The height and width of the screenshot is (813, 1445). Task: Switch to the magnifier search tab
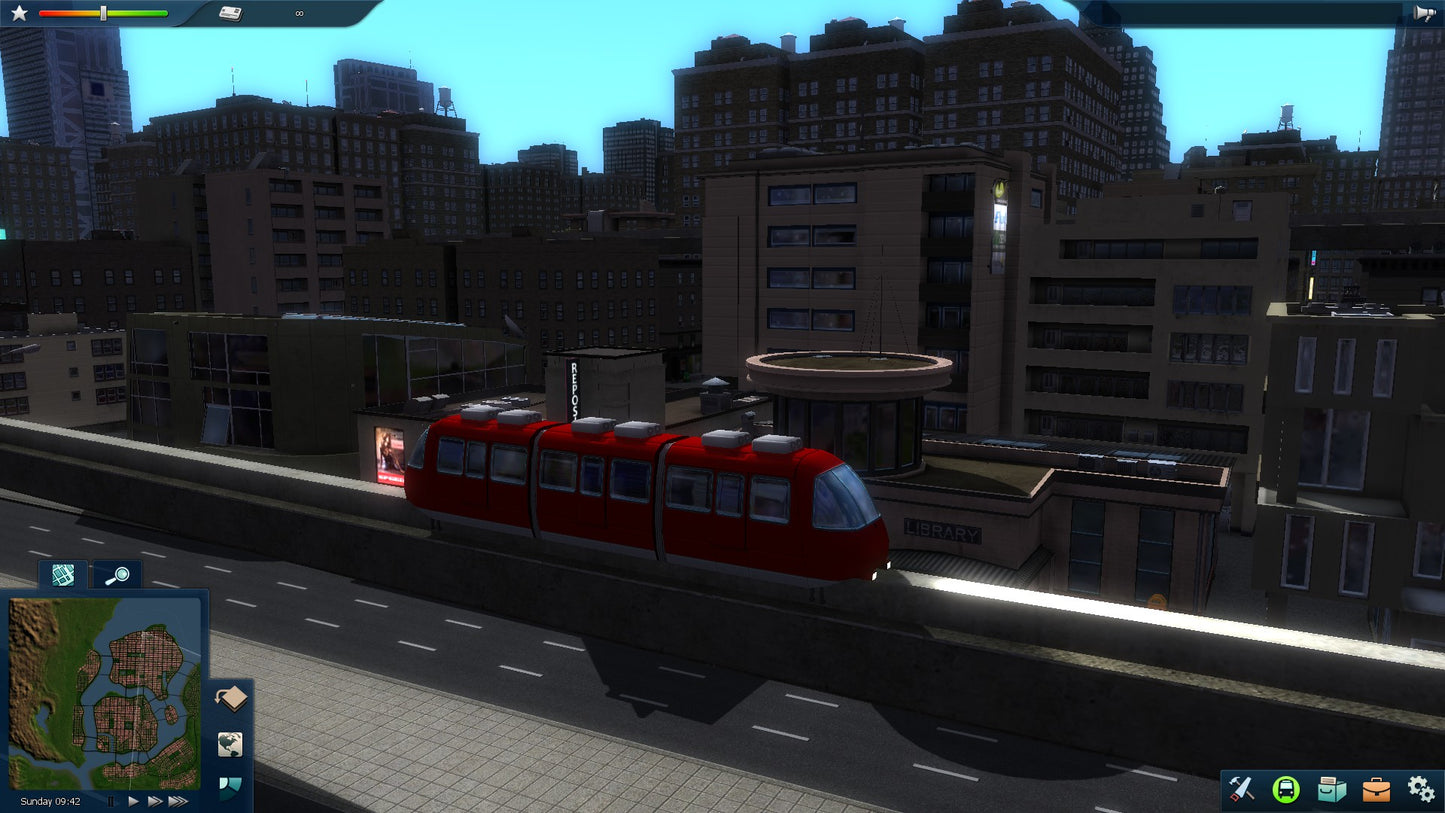click(x=118, y=575)
